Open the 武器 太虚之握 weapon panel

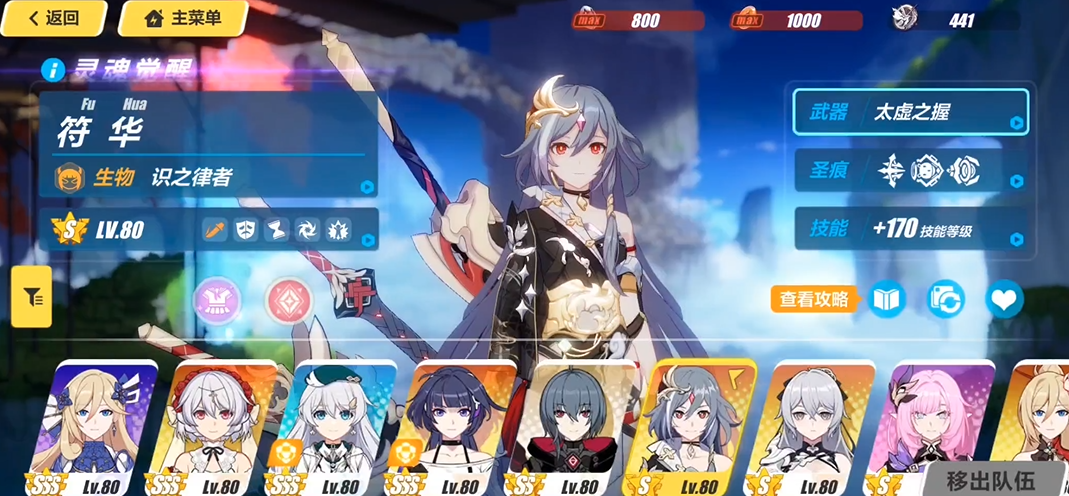[x=910, y=111]
